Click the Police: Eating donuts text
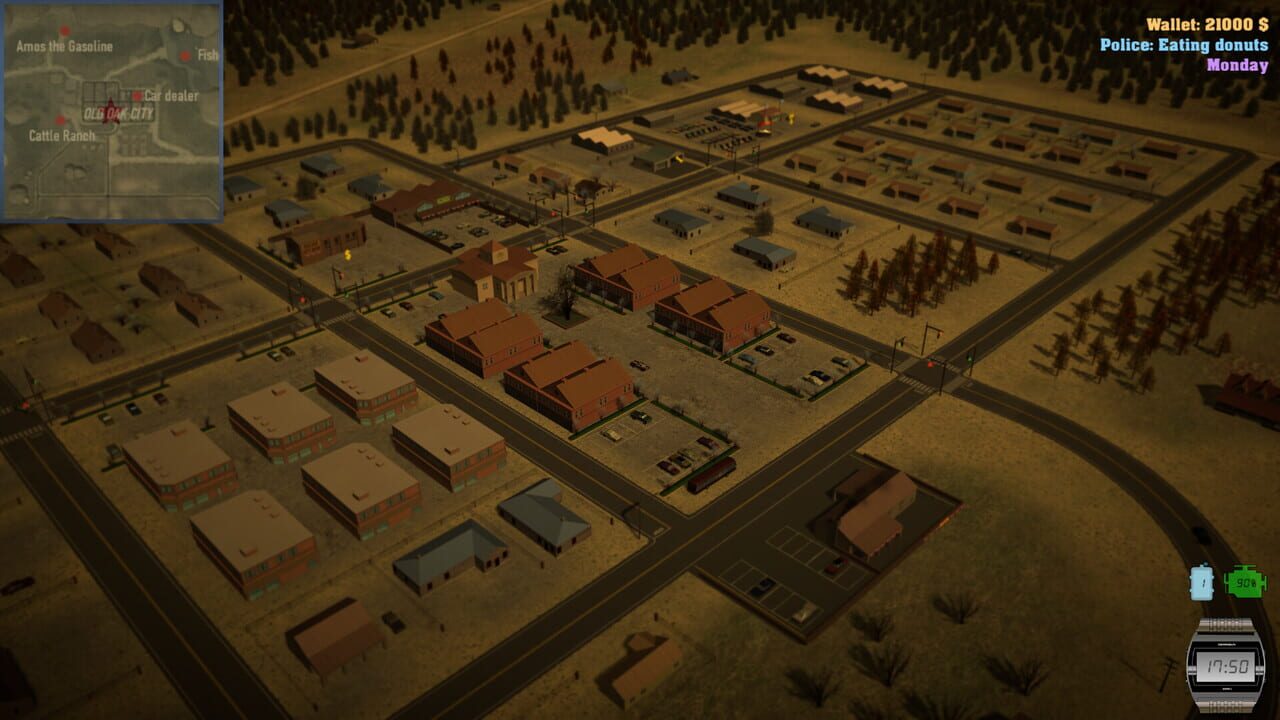1280x720 pixels. coord(1183,43)
